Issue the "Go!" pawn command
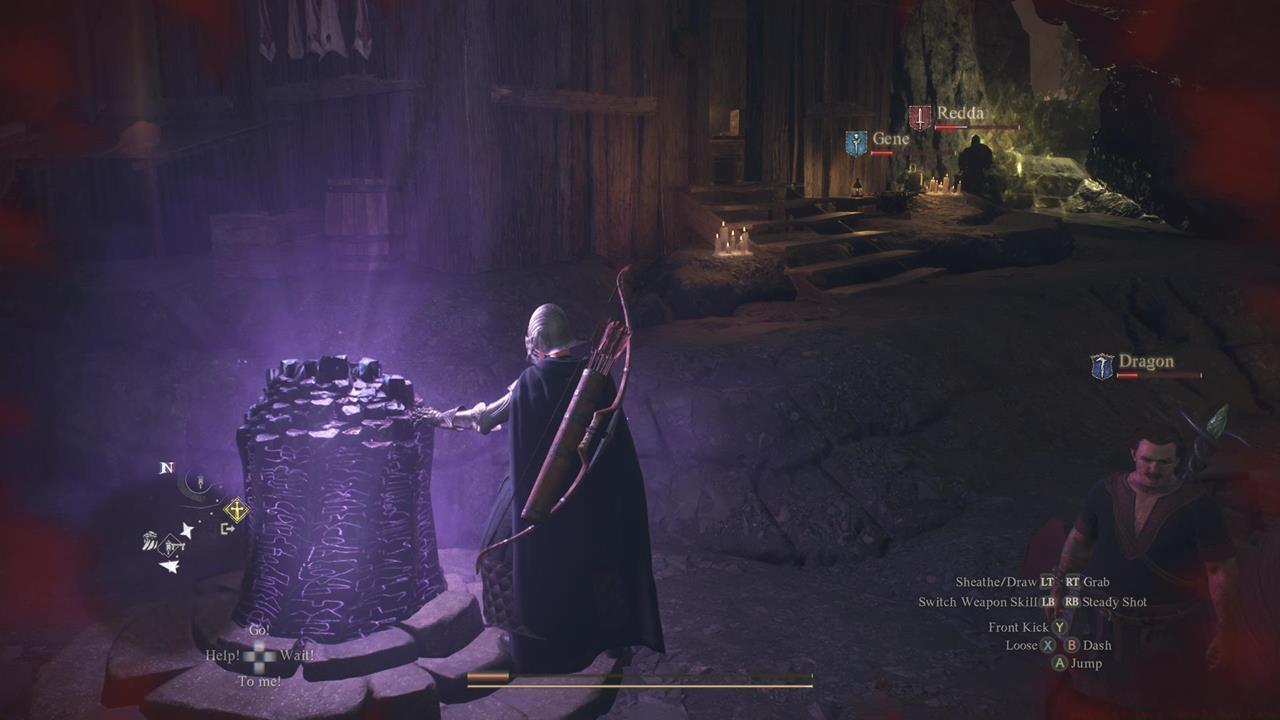1280x720 pixels. click(259, 631)
